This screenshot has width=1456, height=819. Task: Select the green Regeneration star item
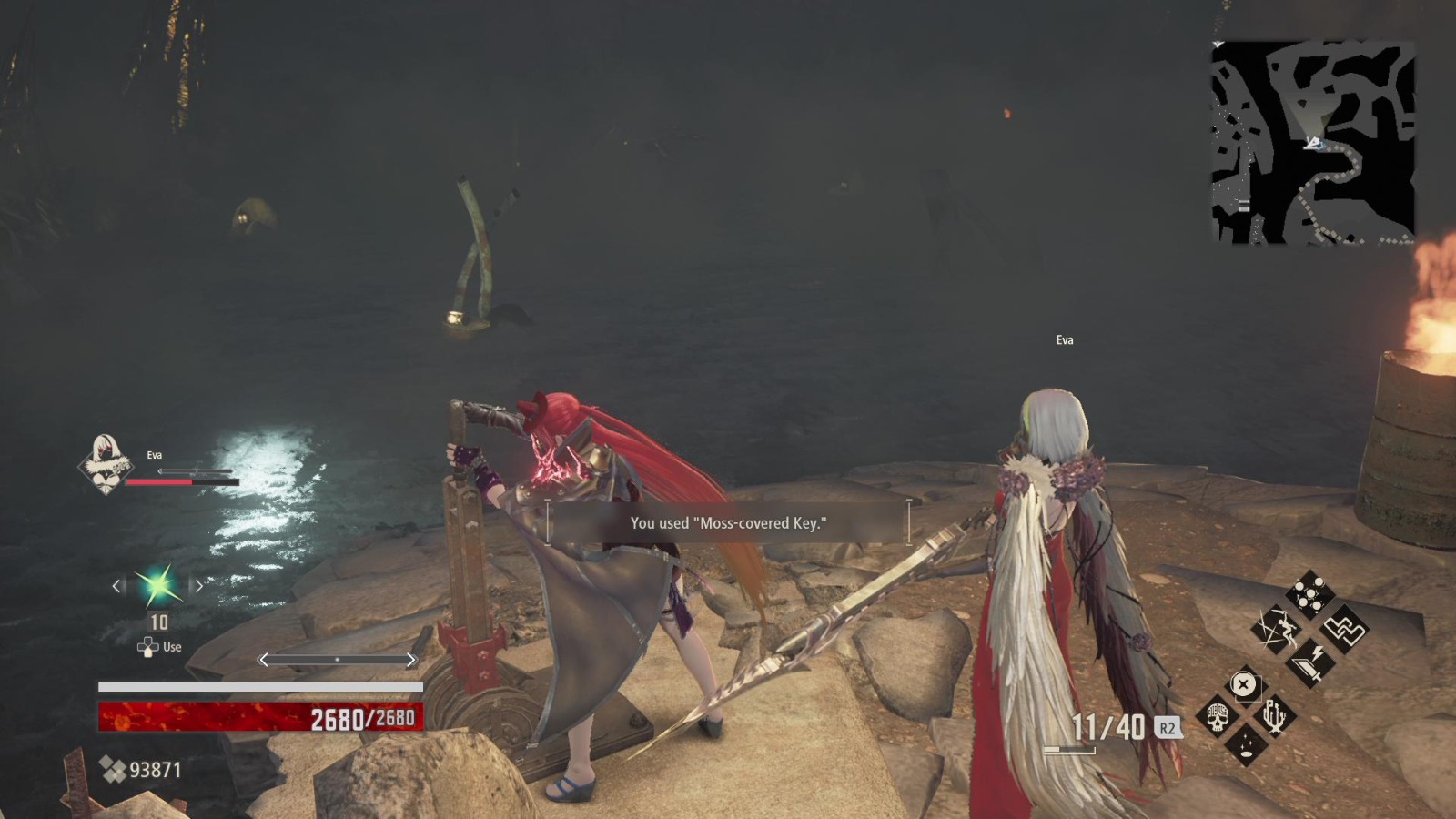157,585
